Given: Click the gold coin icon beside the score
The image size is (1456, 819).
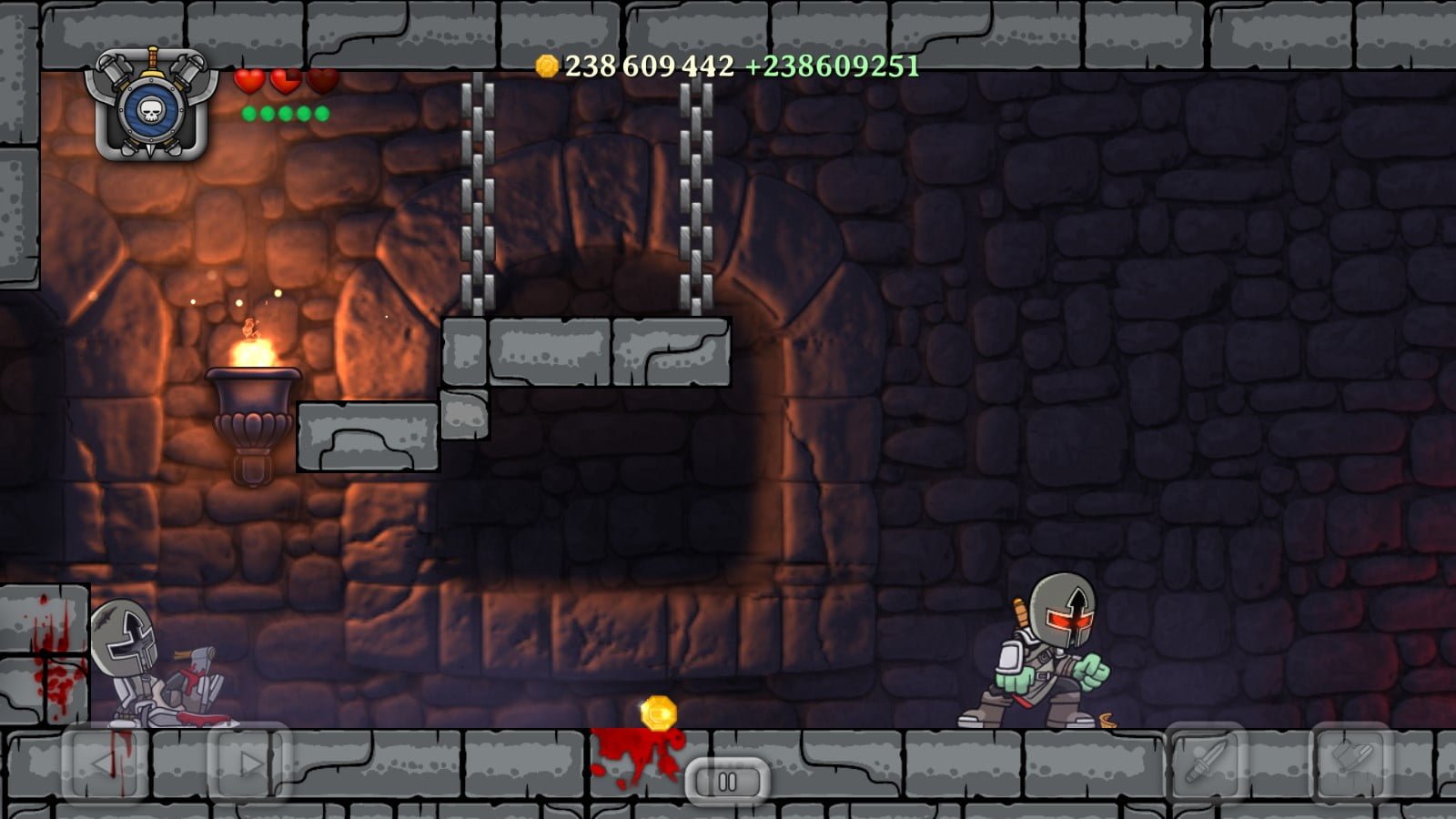Looking at the screenshot, I should (x=547, y=65).
